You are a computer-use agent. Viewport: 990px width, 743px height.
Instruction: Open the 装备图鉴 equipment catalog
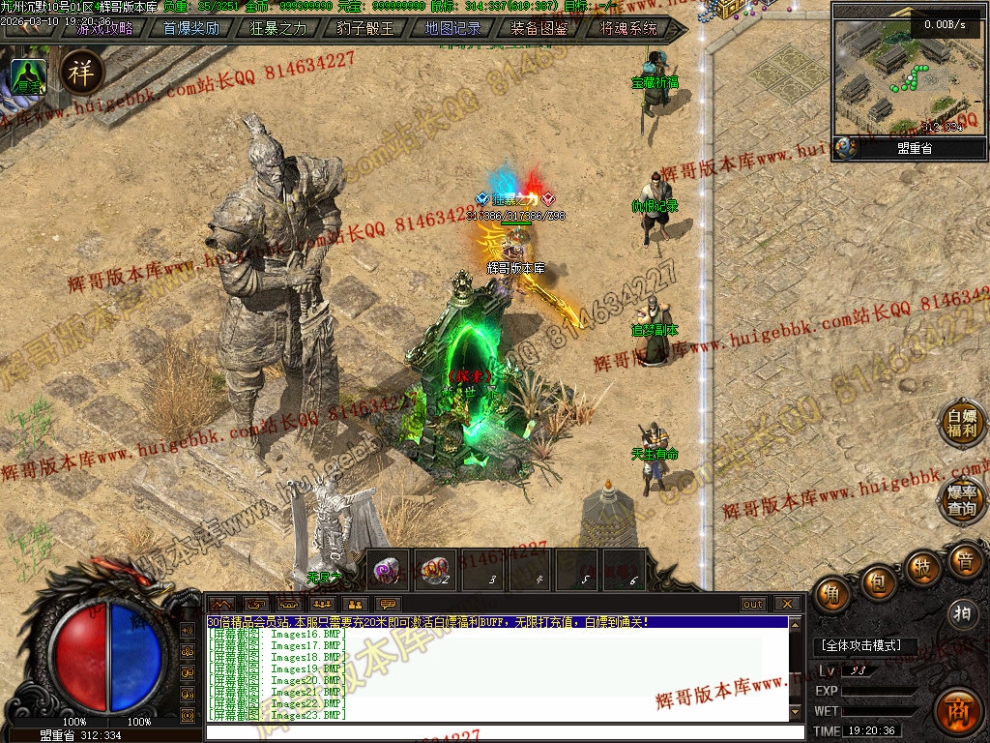coord(539,28)
